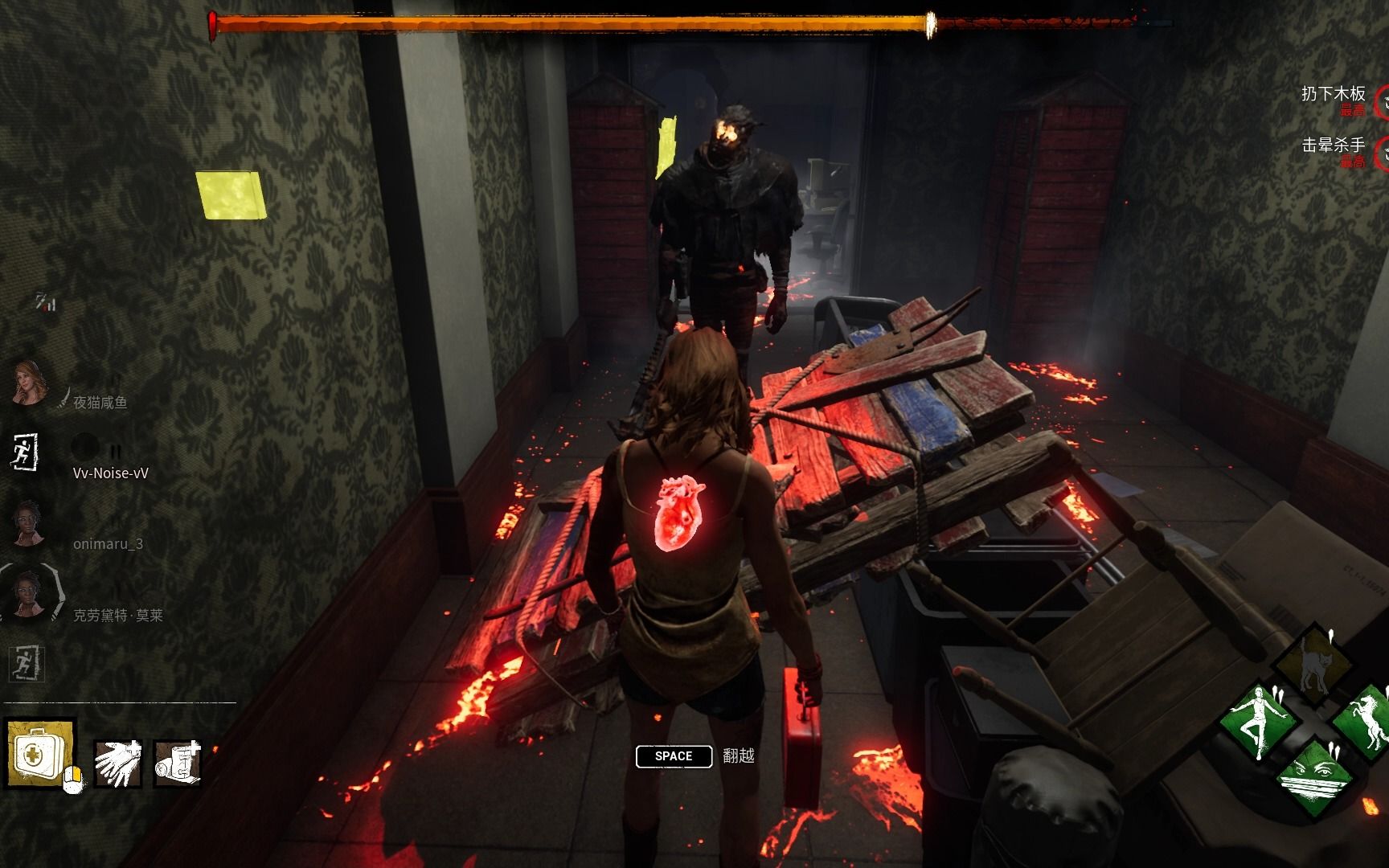
Task: Activate the balancing dancer perk icon
Action: point(1260,722)
